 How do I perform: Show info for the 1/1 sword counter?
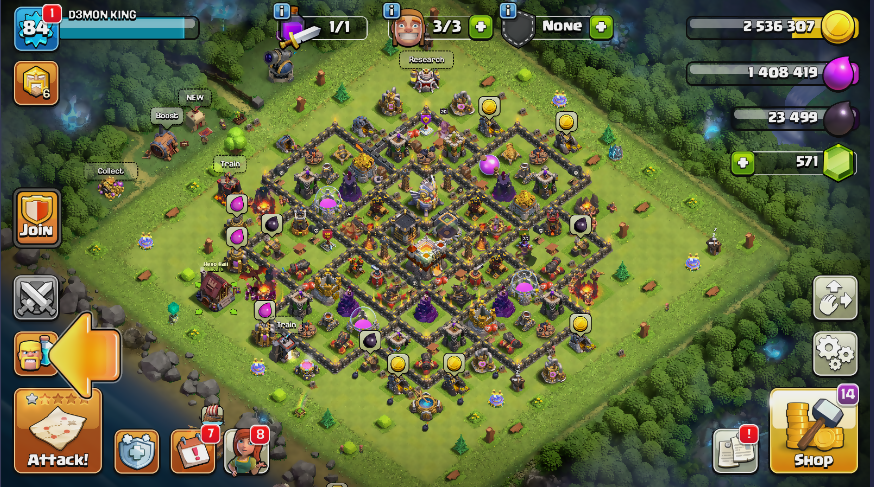coord(282,10)
